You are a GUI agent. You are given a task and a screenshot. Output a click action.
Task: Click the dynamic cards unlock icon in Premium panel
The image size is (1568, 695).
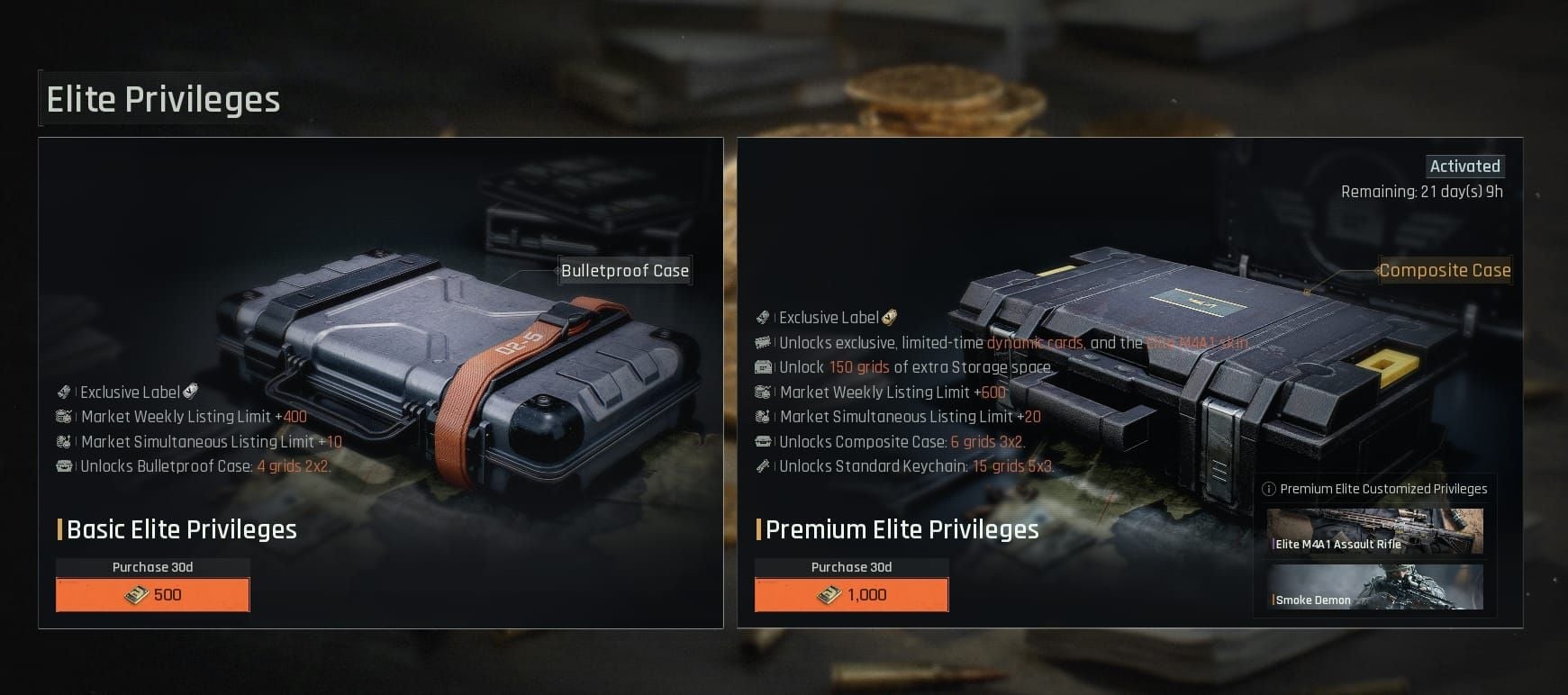(763, 342)
